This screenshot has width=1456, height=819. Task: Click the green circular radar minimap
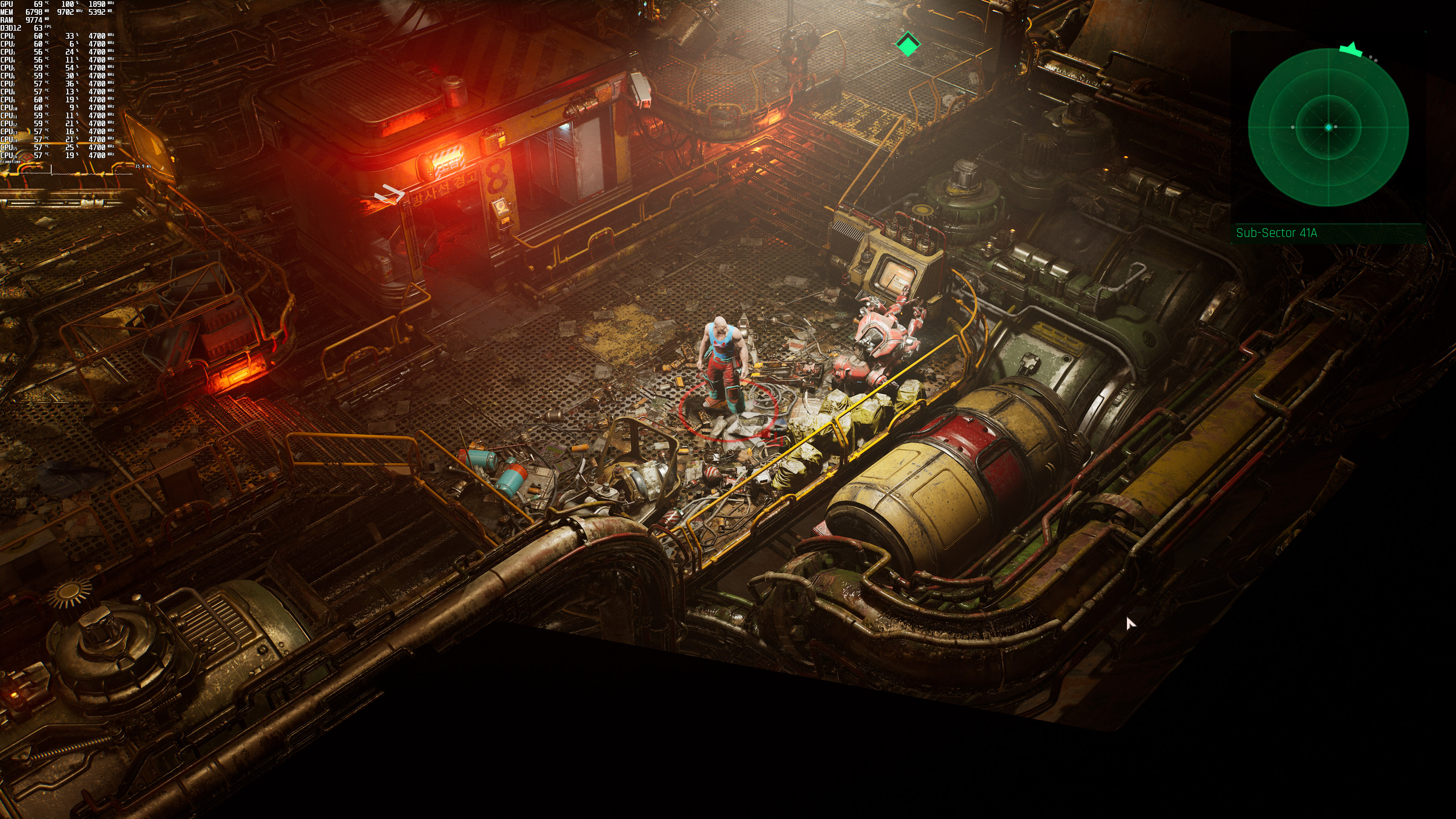pyautogui.click(x=1328, y=127)
